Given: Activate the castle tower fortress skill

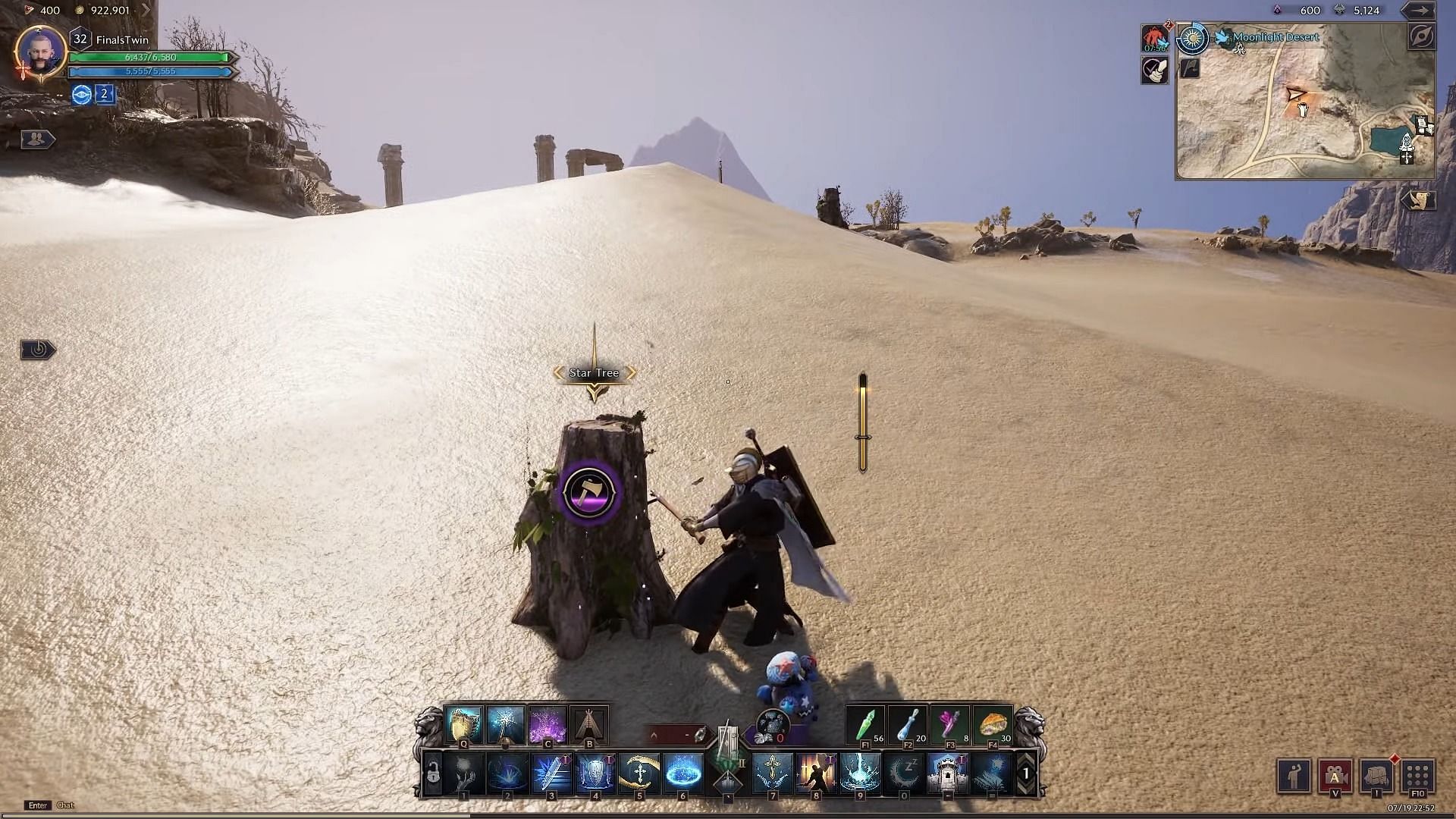Looking at the screenshot, I should pos(947,773).
